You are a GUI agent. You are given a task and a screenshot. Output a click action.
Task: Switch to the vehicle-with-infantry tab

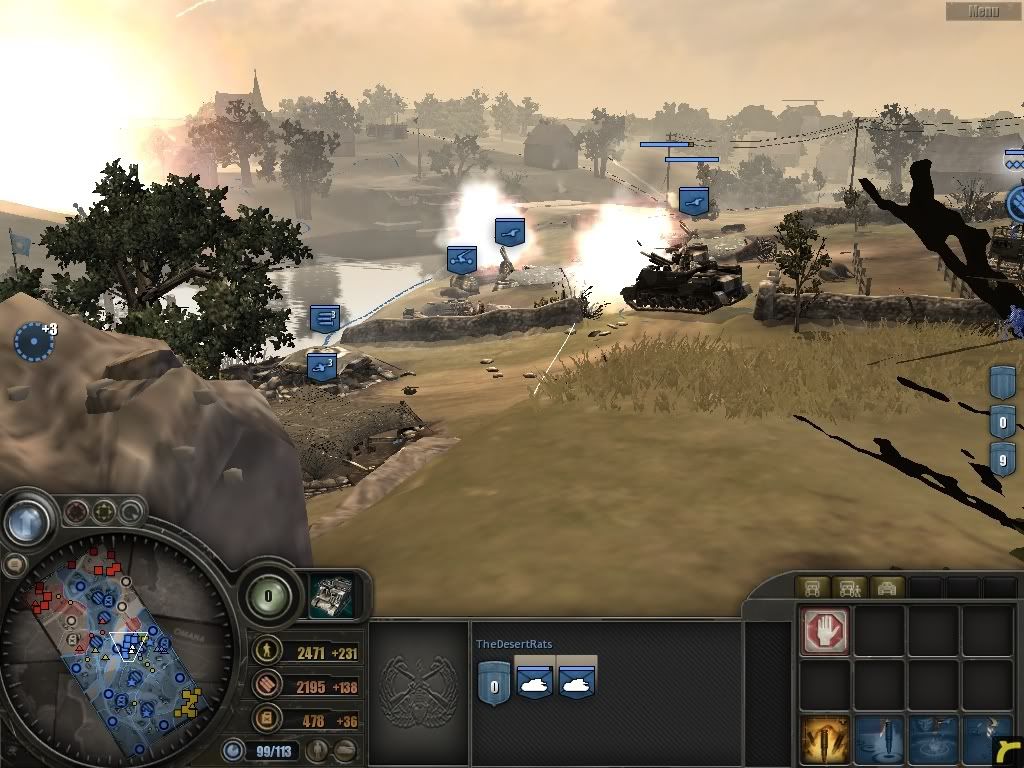[849, 588]
